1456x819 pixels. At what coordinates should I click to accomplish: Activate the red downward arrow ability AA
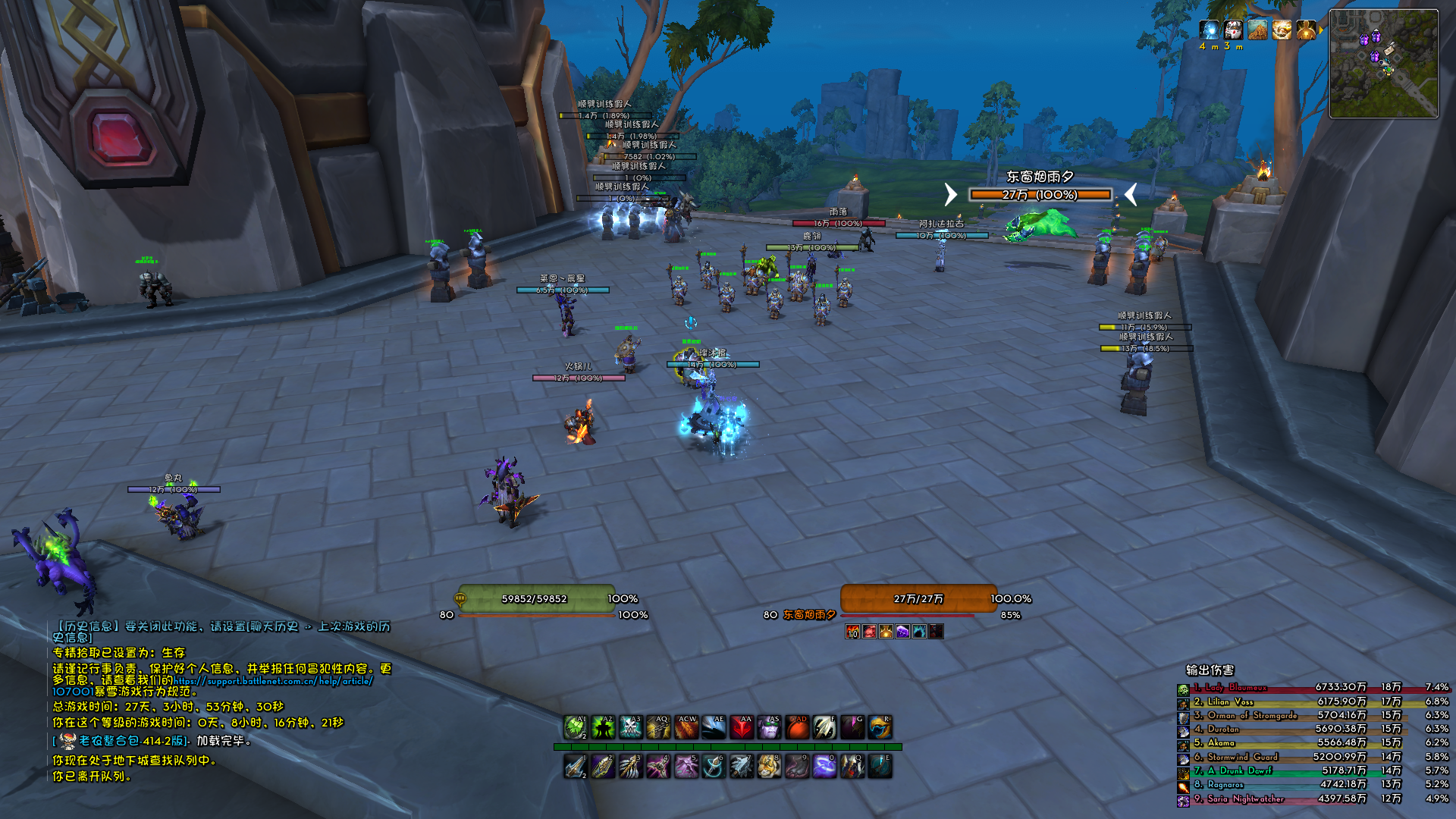pos(741,727)
